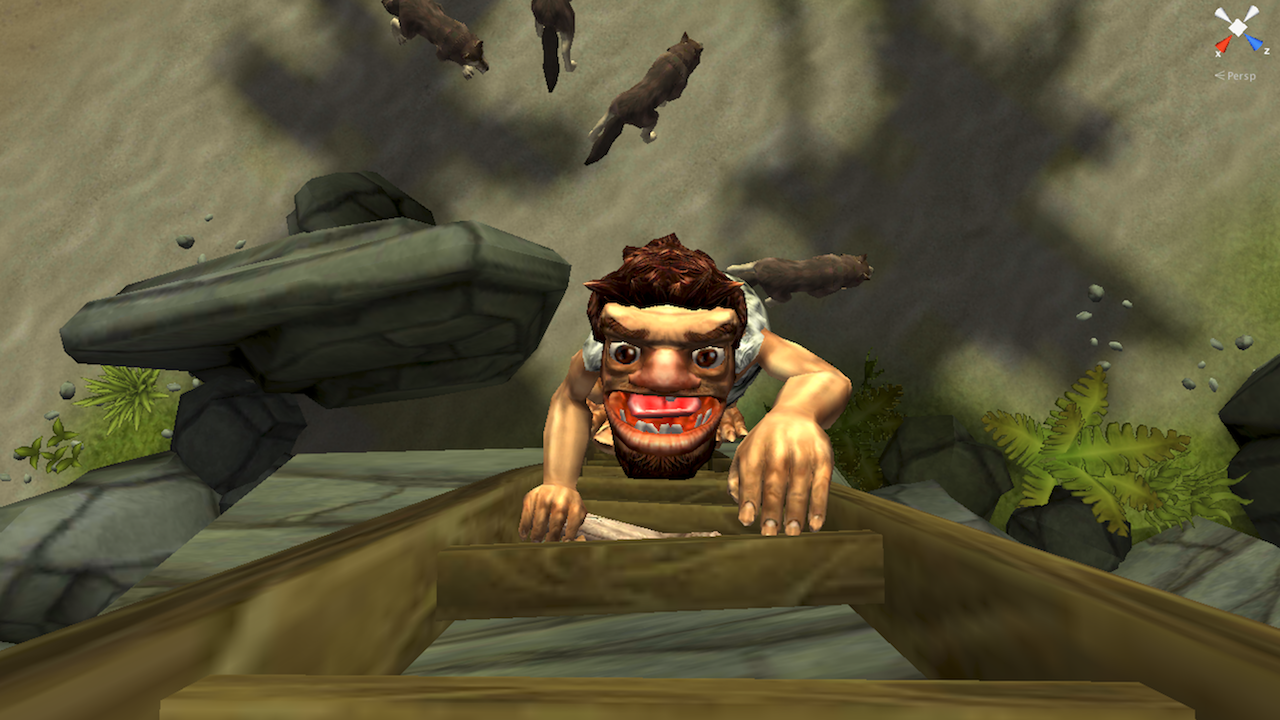
Task: Click the arrow next to the Persp label
Action: point(1220,74)
